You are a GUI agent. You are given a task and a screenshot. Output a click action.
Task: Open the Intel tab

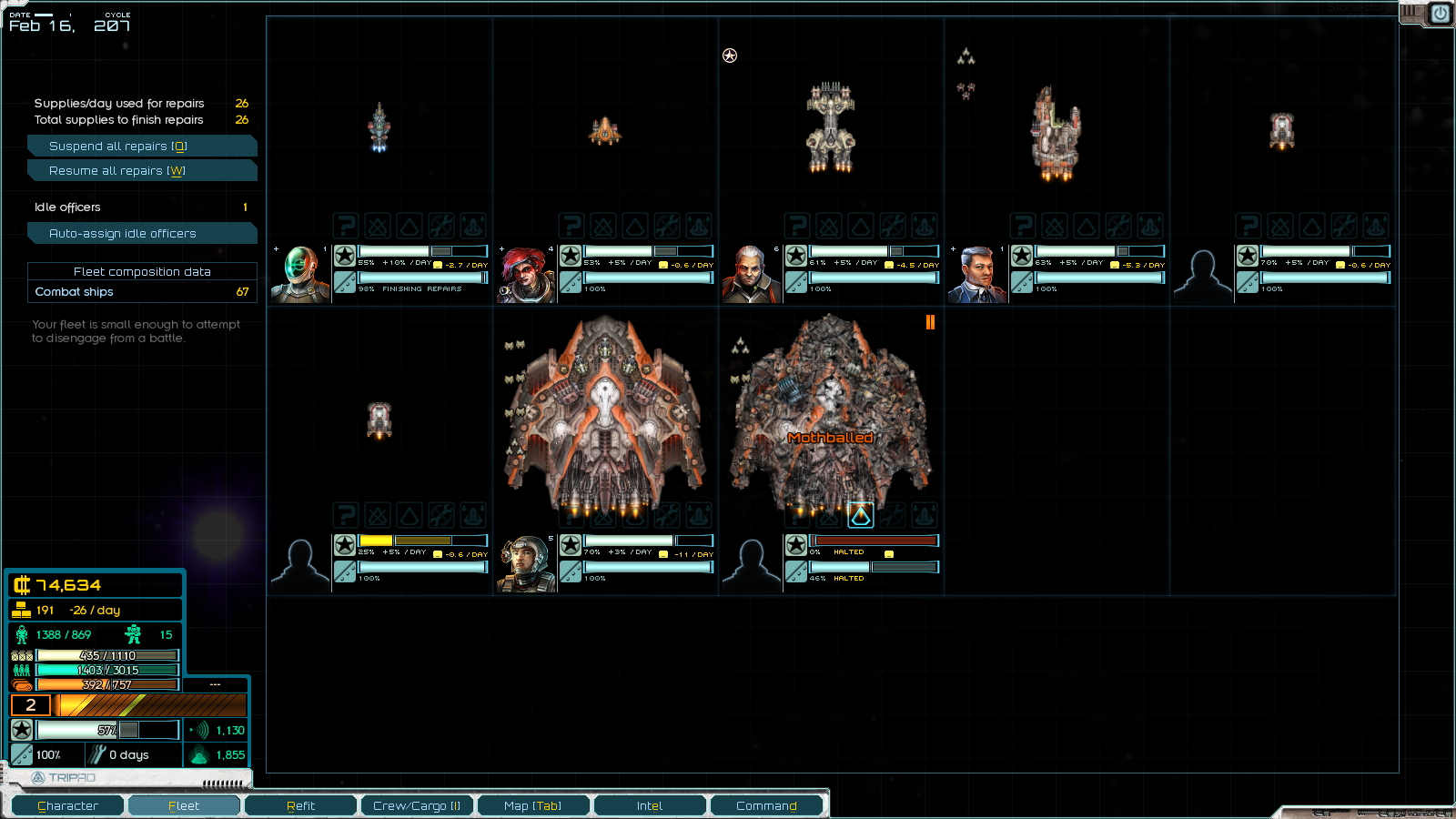pos(650,805)
